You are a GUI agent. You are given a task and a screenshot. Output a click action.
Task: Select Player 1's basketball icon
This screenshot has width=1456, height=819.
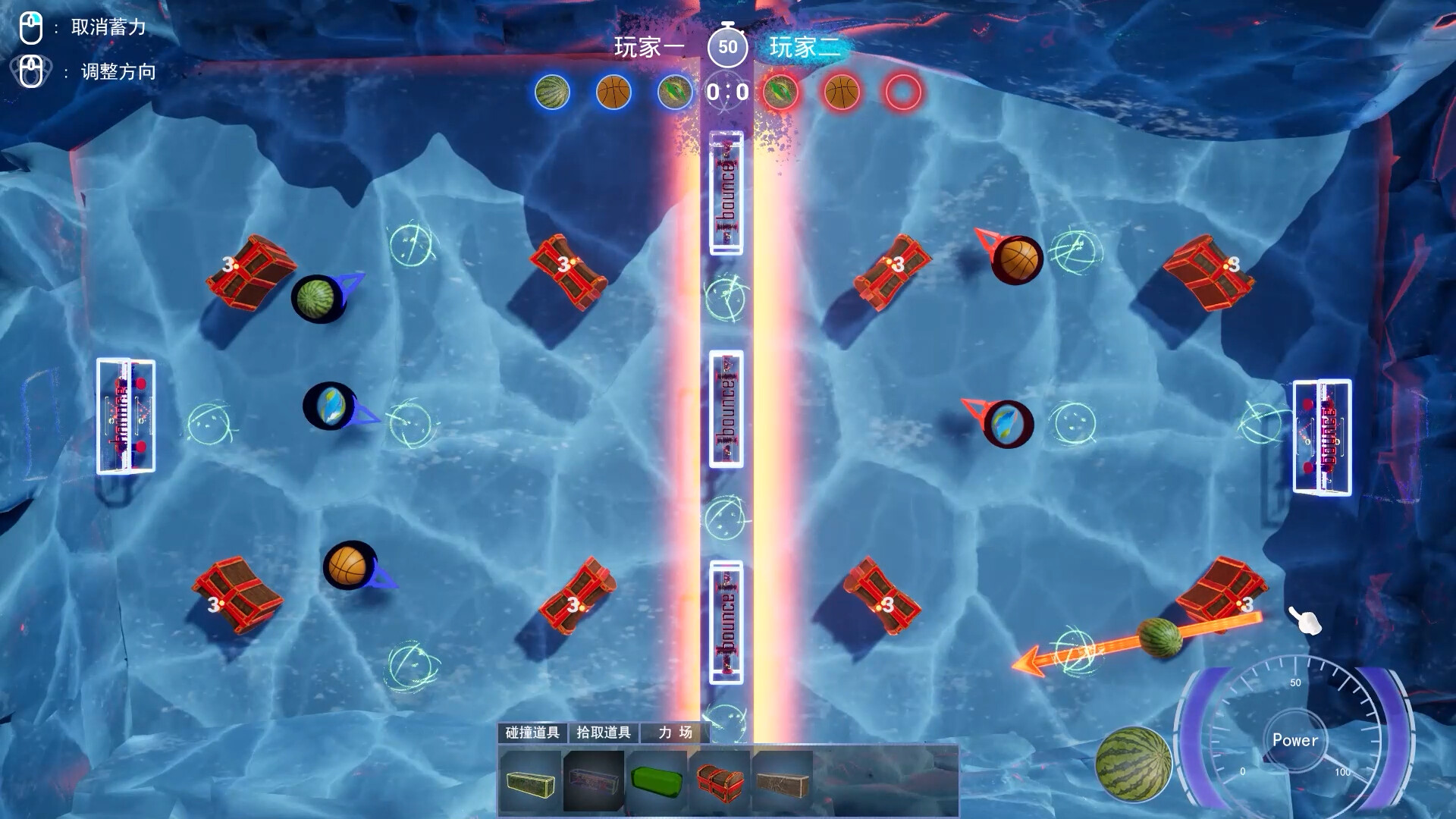pyautogui.click(x=613, y=93)
